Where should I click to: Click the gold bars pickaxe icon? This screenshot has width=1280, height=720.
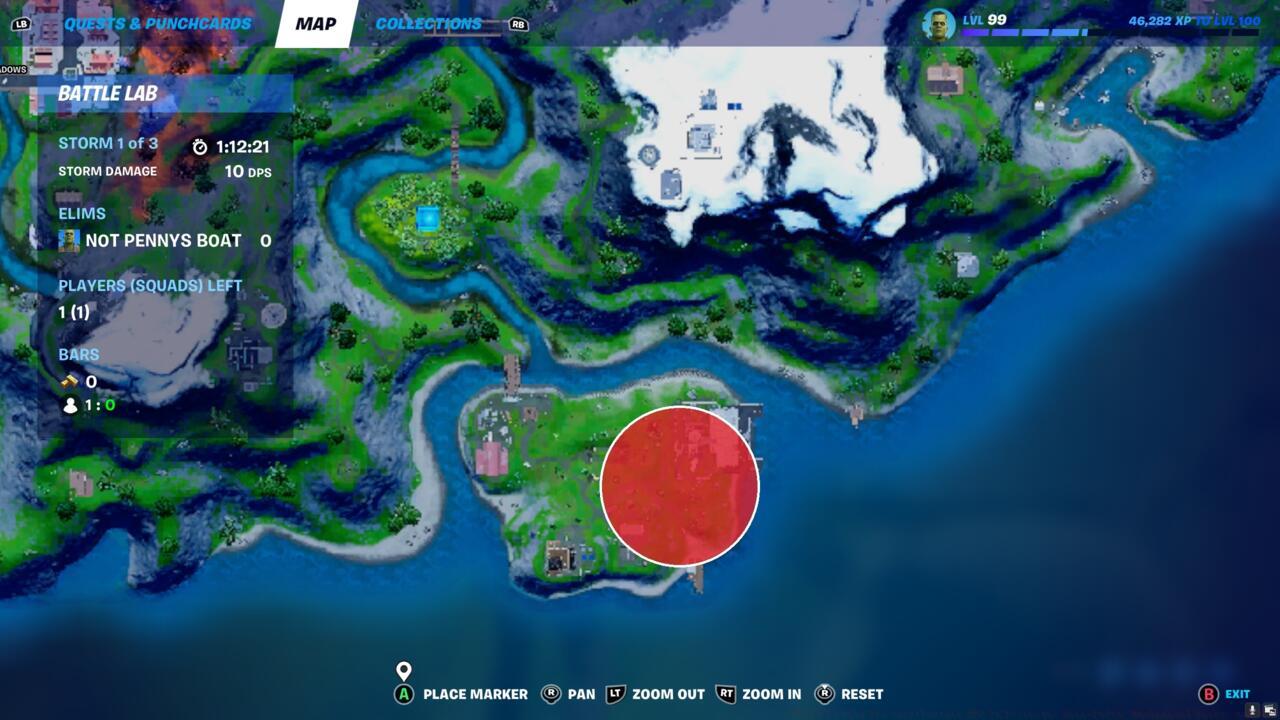pos(68,381)
